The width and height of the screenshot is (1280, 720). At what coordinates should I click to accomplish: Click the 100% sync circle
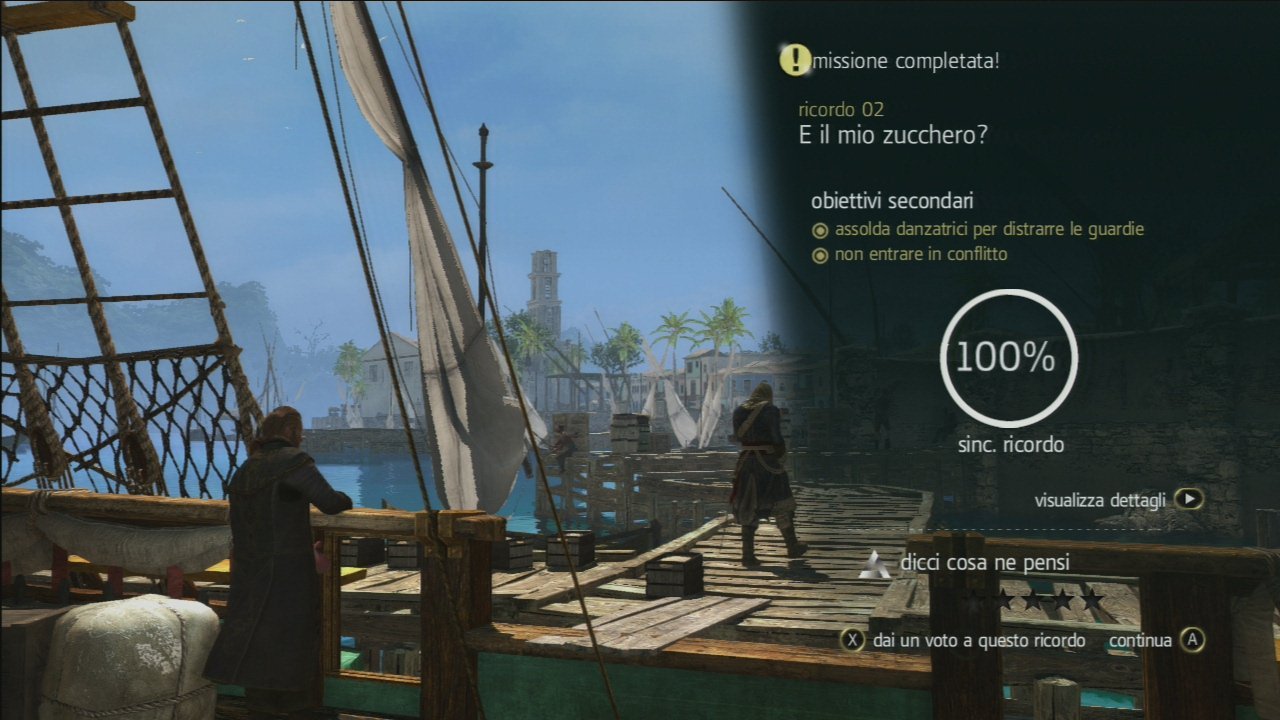click(x=1009, y=357)
